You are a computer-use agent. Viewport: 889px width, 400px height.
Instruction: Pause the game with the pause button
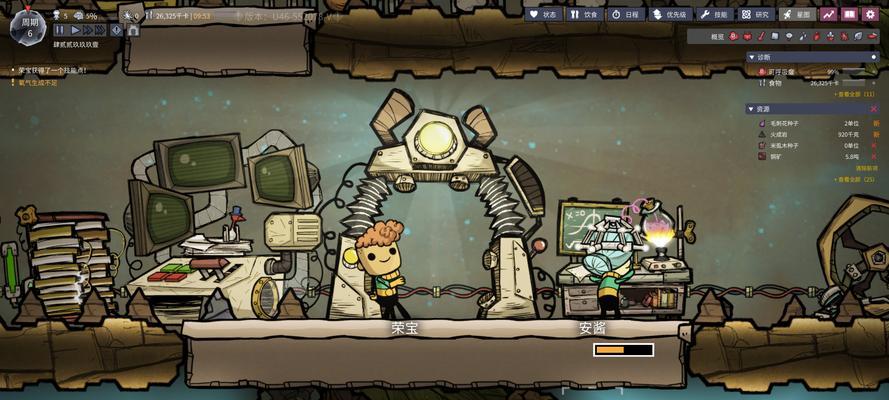pos(60,31)
